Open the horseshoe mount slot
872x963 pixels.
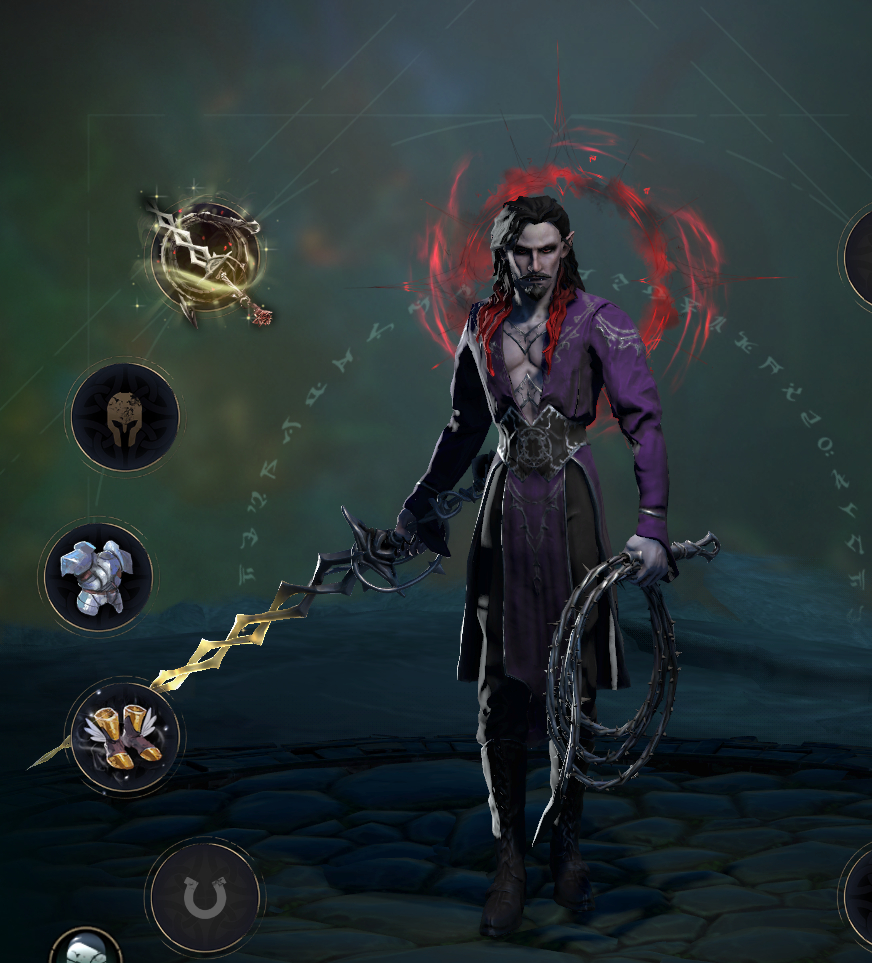pos(205,897)
